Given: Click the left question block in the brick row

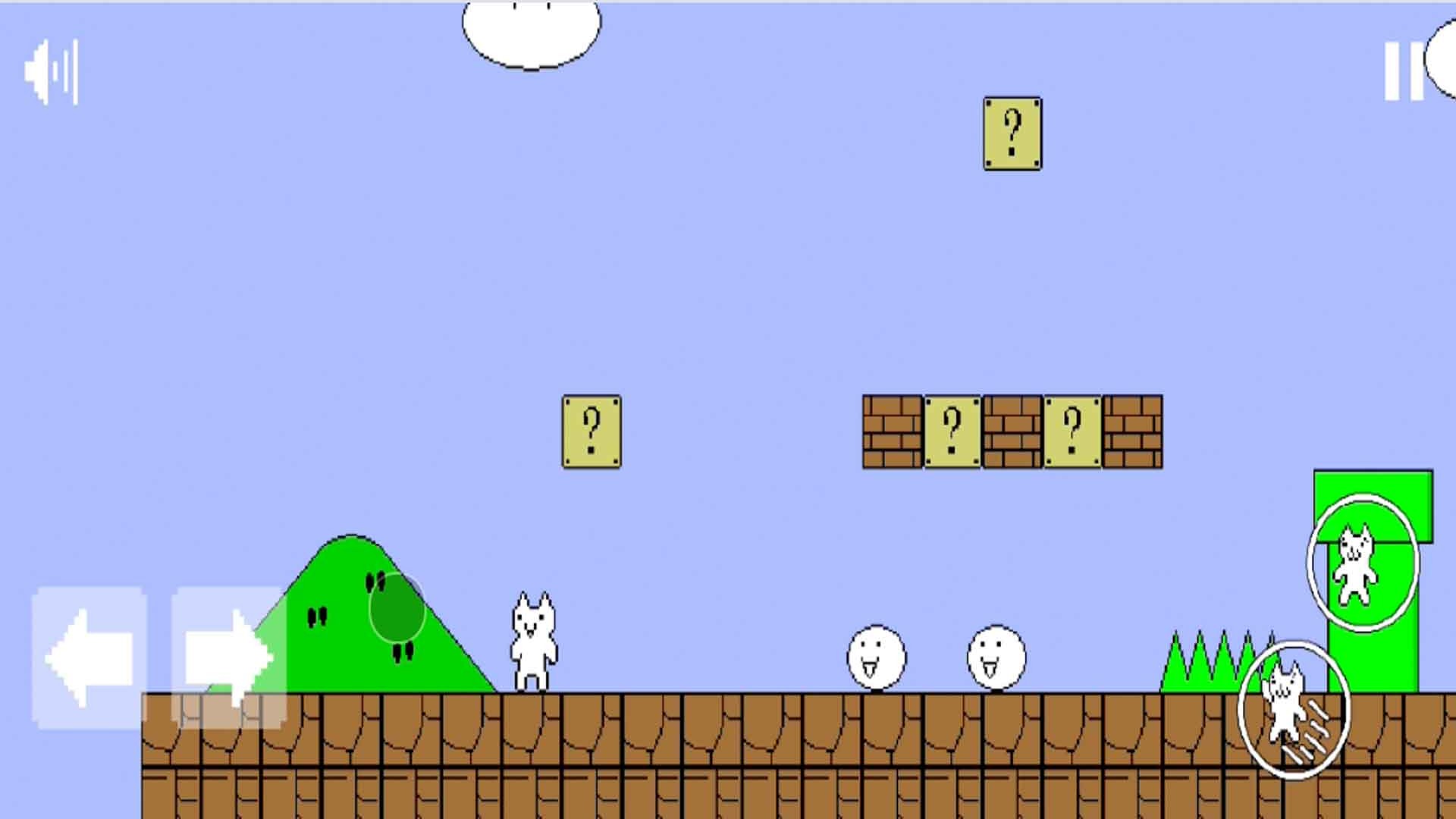Looking at the screenshot, I should pos(952,431).
